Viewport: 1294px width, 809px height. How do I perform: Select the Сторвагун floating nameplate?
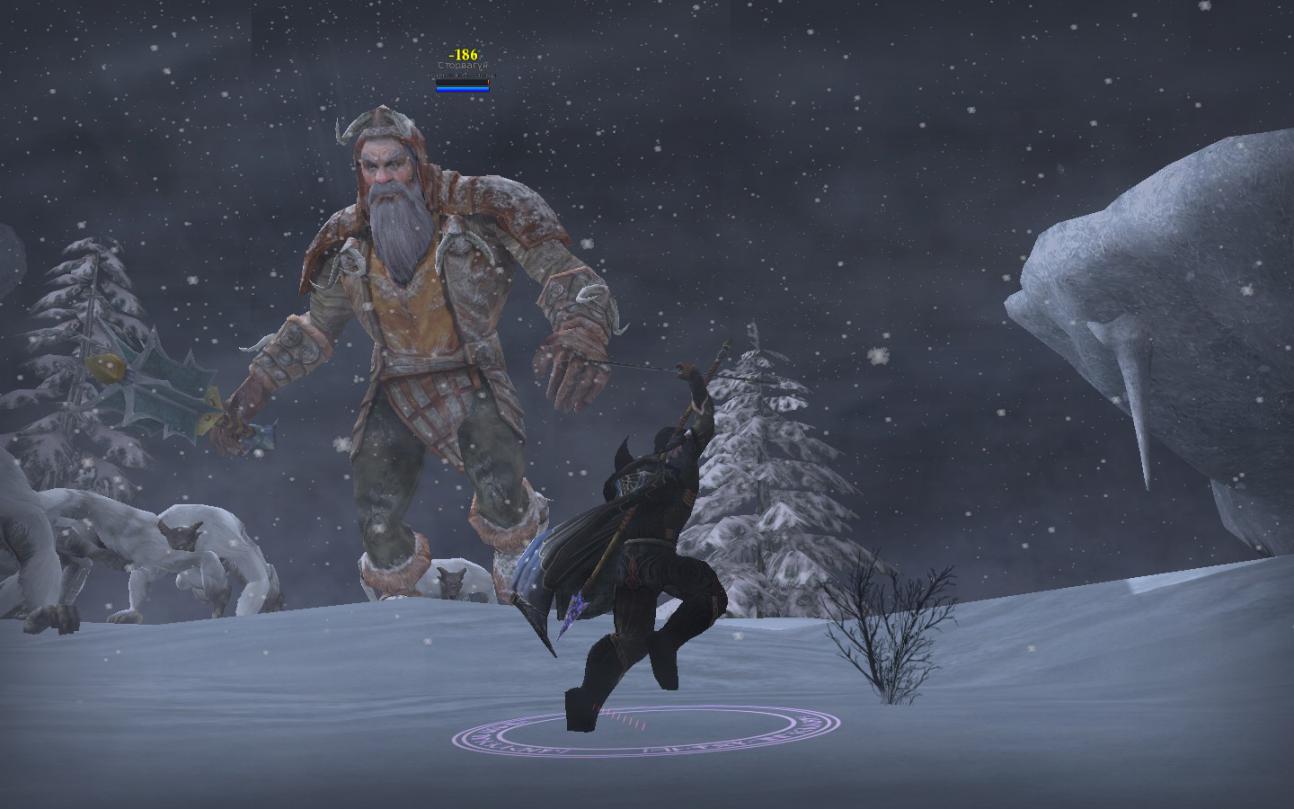462,66
